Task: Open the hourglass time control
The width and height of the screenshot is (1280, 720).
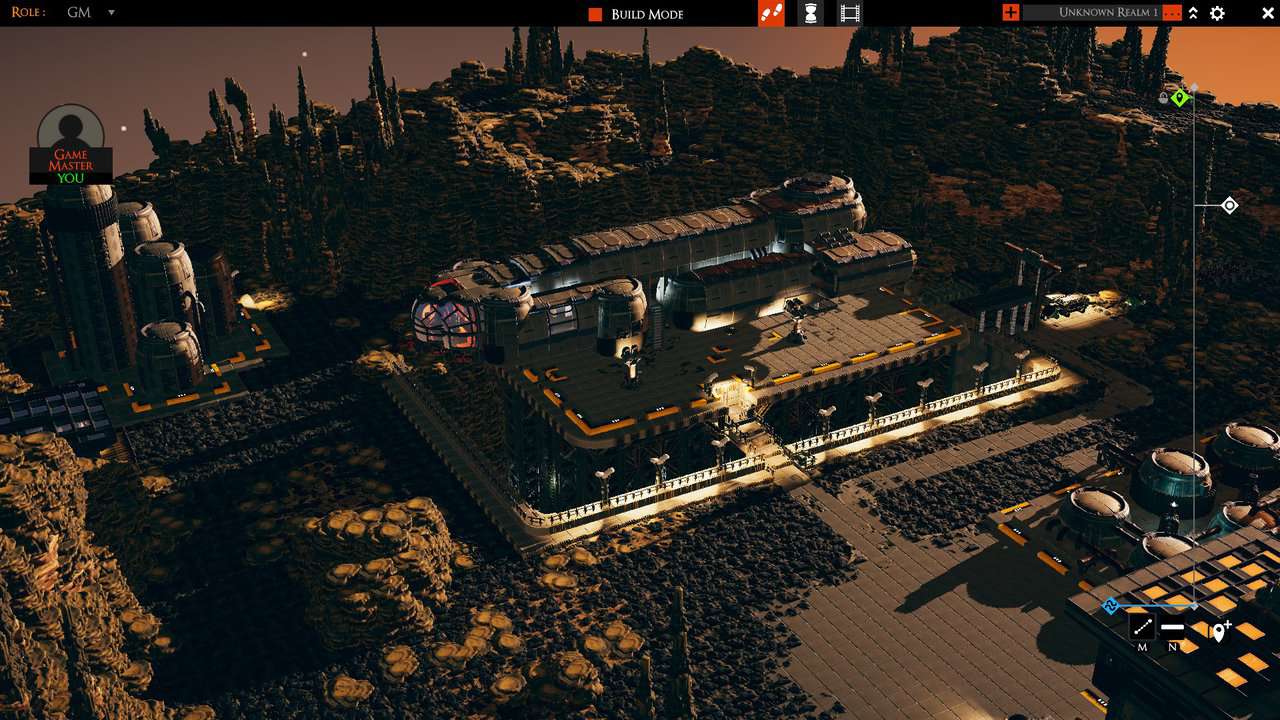Action: [x=810, y=13]
